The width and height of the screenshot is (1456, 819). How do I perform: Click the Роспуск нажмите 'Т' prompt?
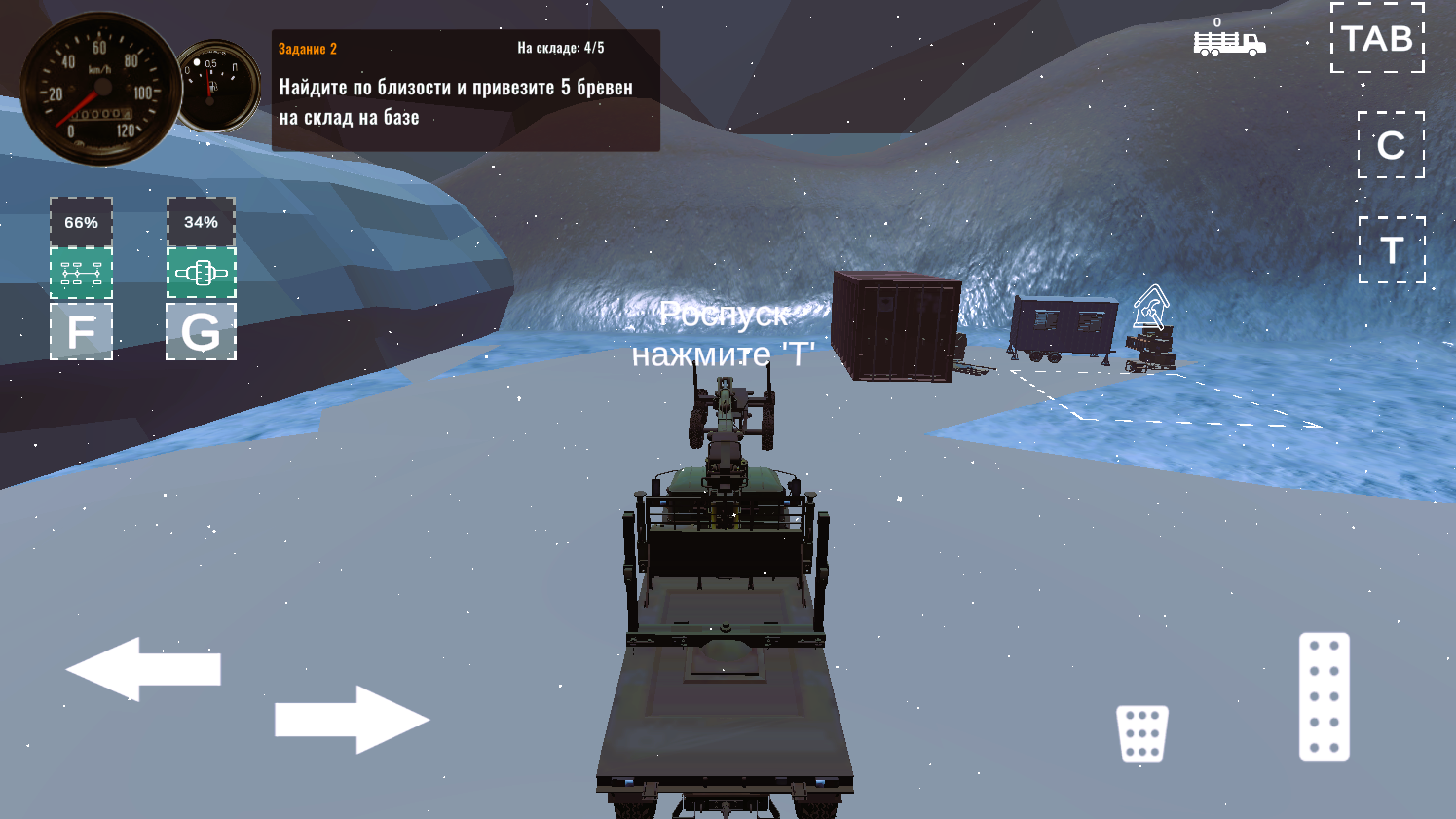pyautogui.click(x=728, y=335)
